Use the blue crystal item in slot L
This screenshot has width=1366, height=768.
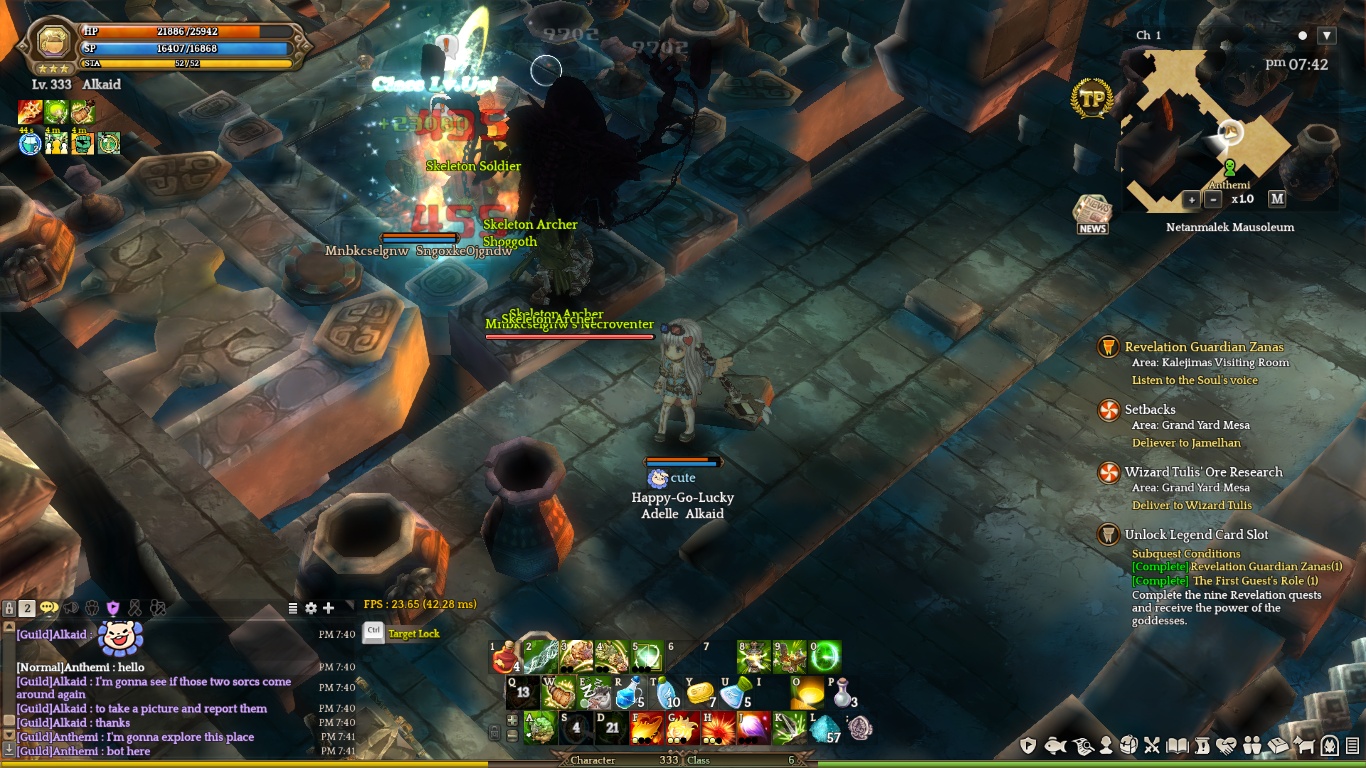coord(825,729)
